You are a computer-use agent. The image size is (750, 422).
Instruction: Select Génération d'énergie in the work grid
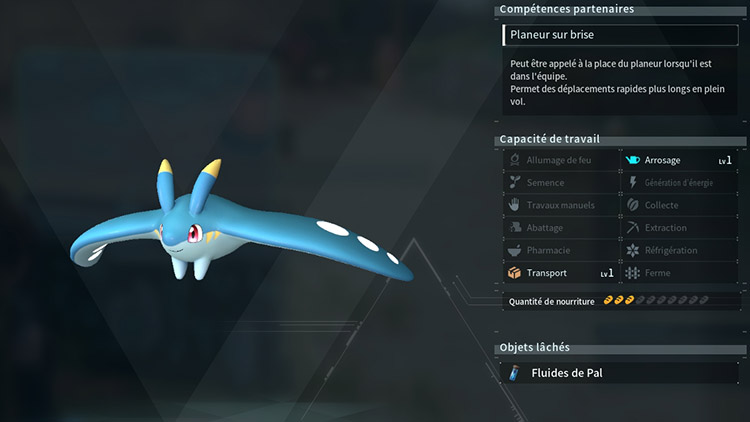tap(678, 183)
